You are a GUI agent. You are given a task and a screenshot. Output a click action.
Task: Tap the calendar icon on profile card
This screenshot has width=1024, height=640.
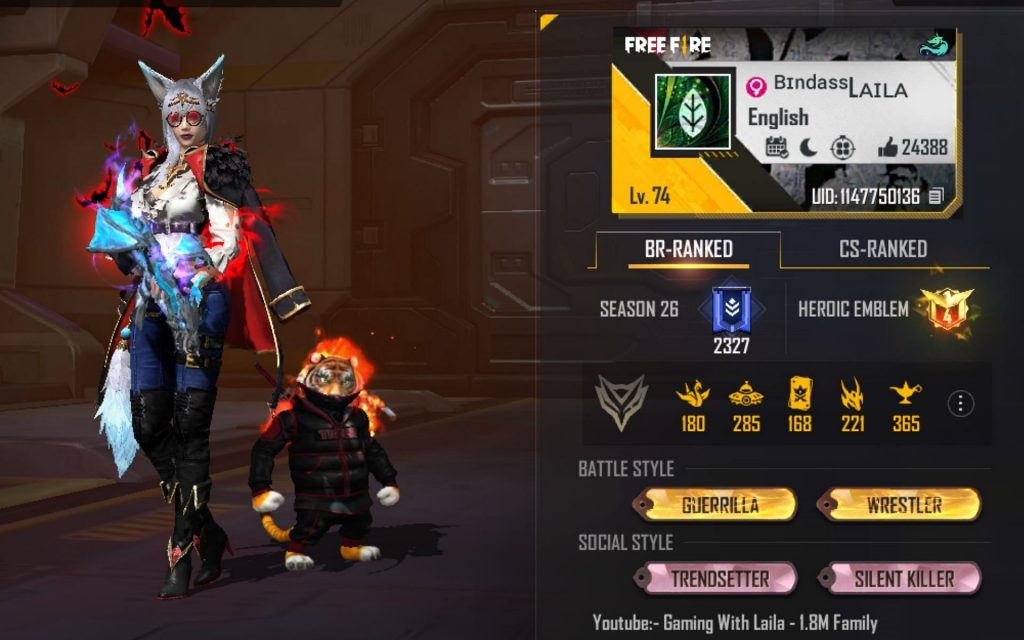pos(776,148)
